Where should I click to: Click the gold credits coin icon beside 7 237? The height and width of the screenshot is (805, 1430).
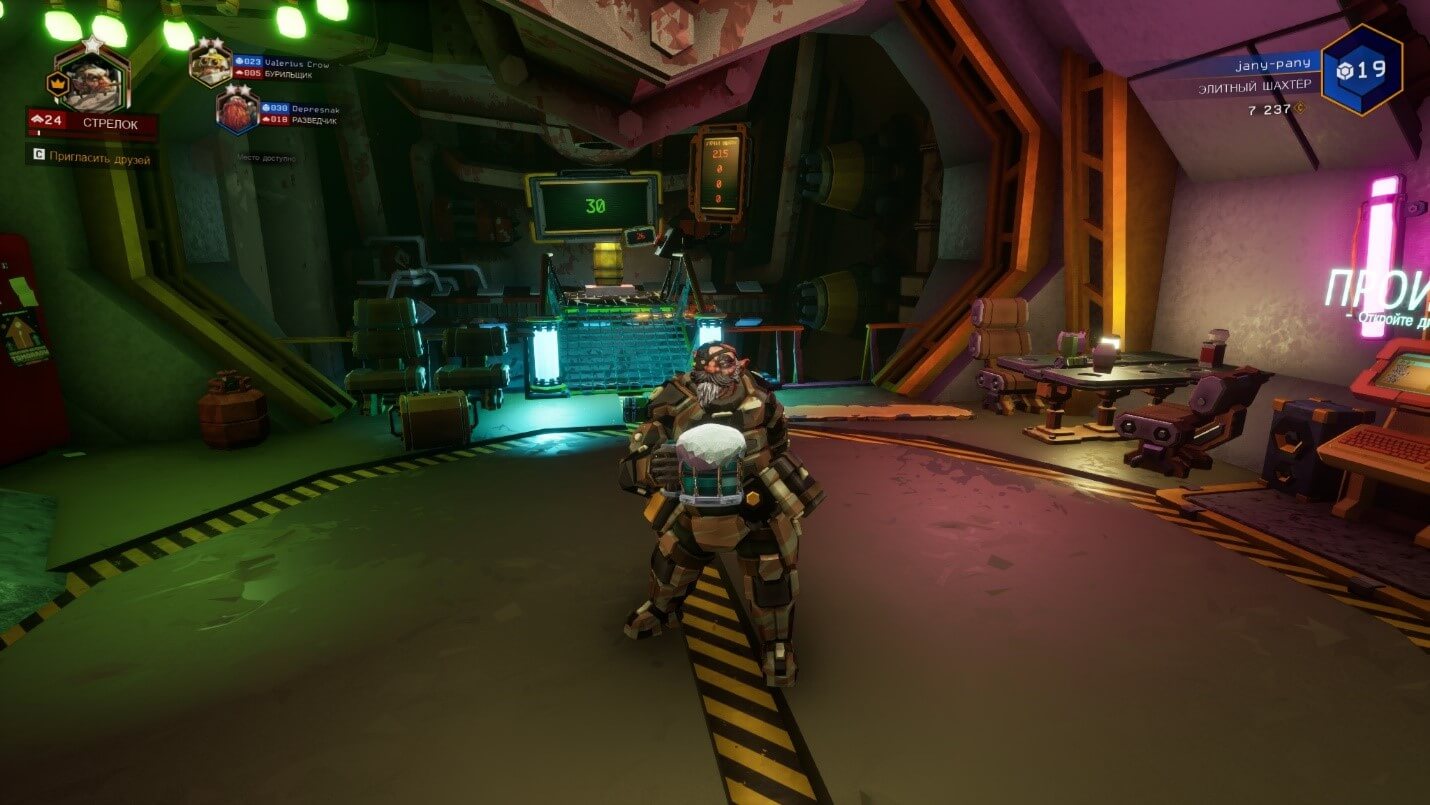point(1299,109)
